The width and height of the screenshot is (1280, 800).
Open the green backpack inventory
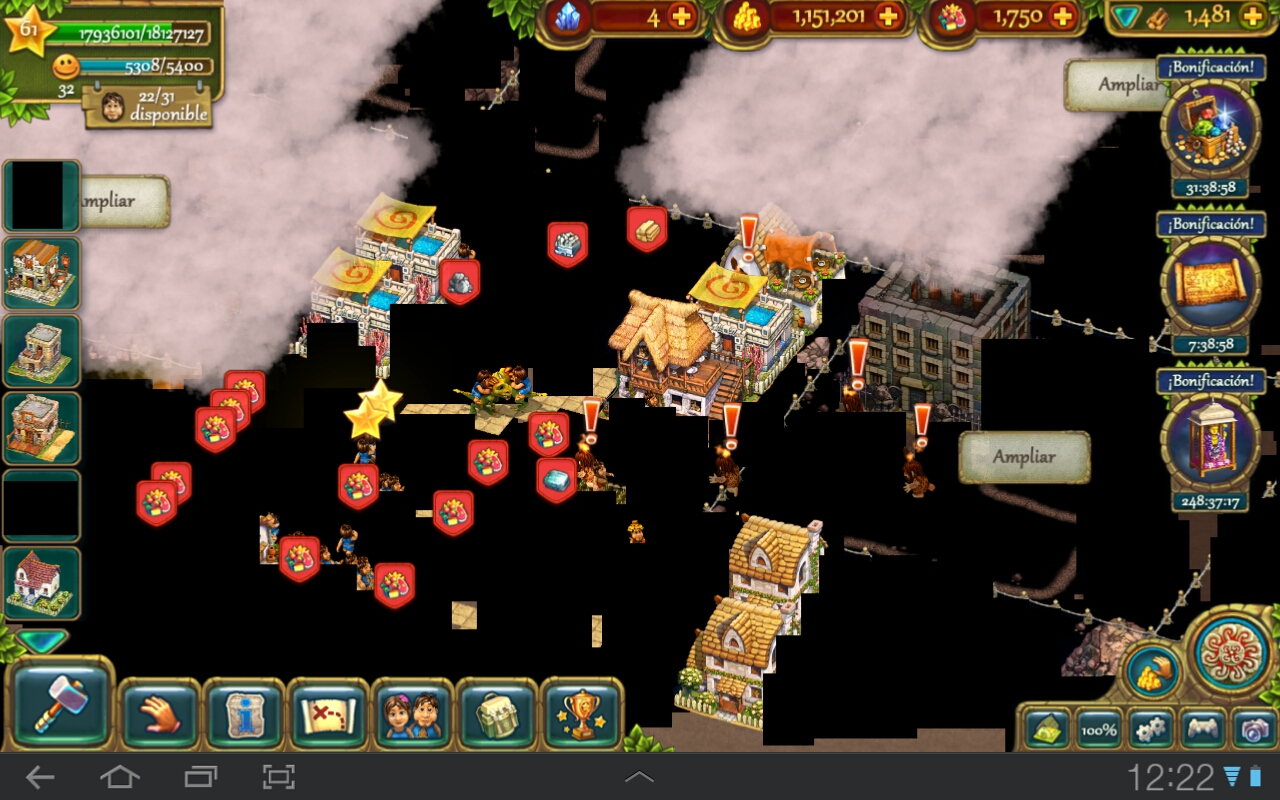pyautogui.click(x=497, y=714)
